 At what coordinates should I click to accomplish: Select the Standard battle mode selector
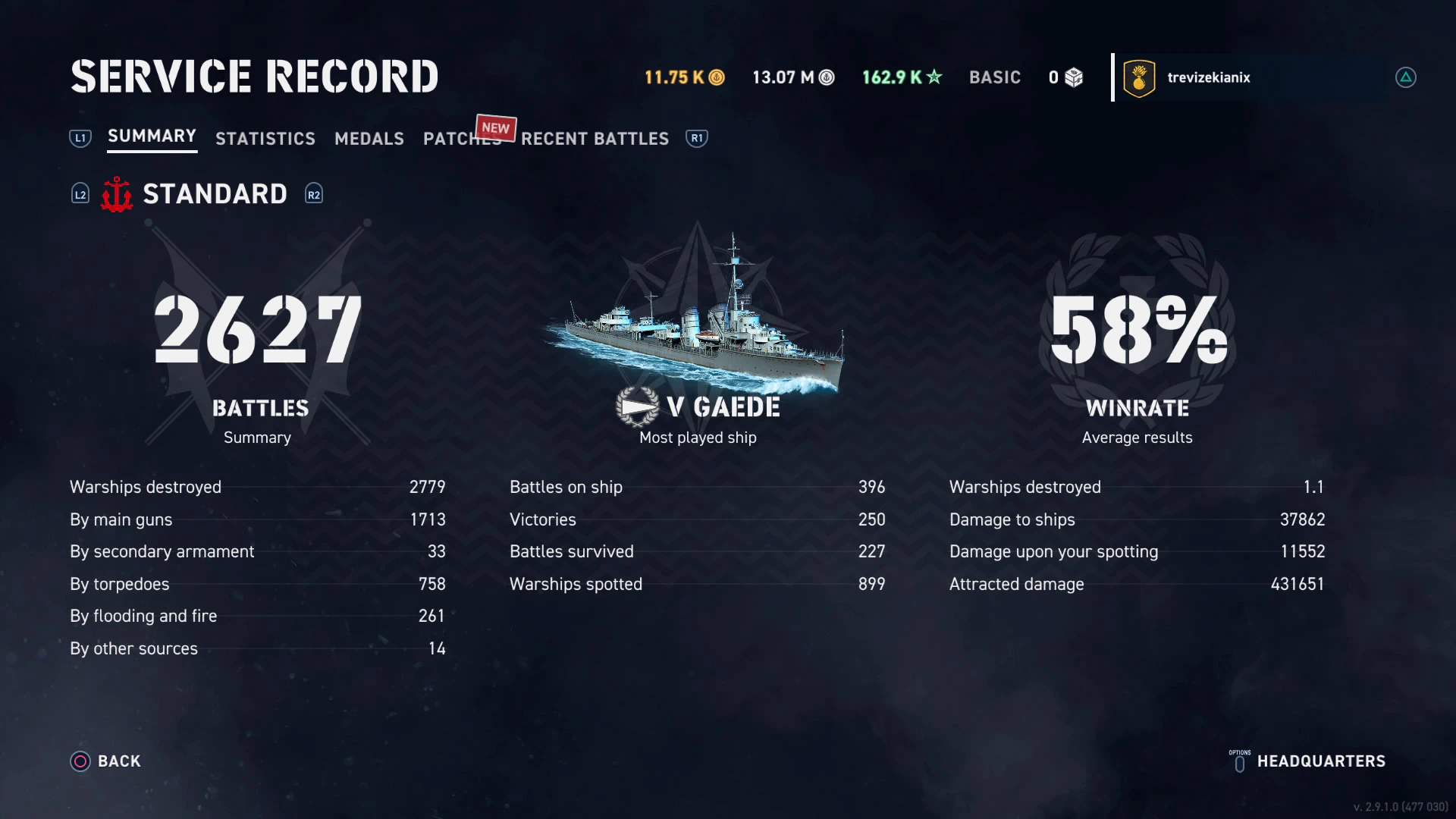215,194
